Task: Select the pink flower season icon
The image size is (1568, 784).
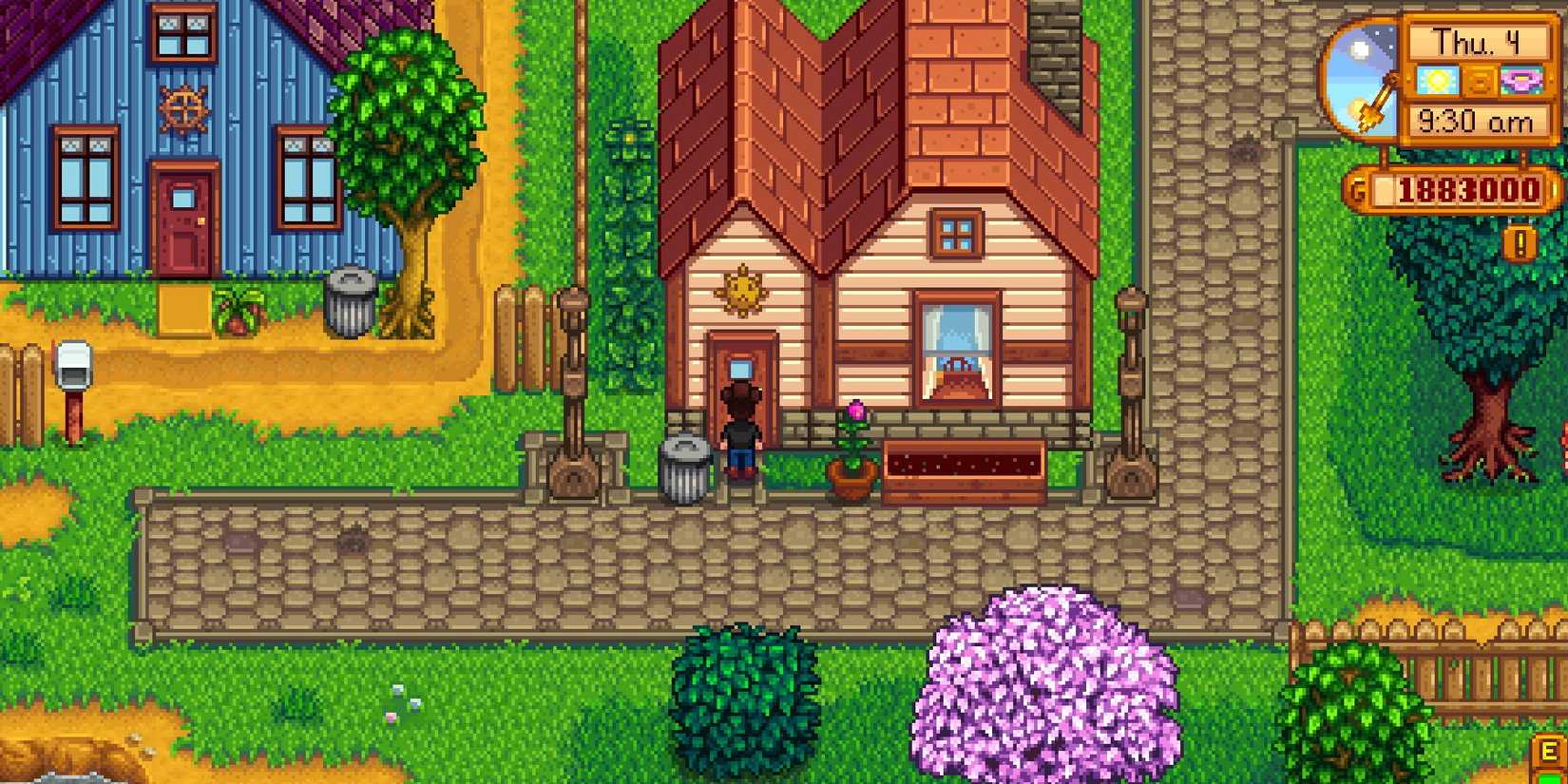Action: [x=1522, y=81]
